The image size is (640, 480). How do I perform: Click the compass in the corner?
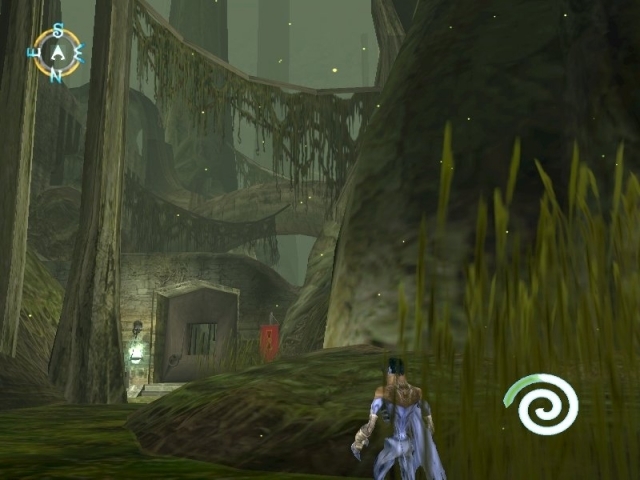point(57,52)
